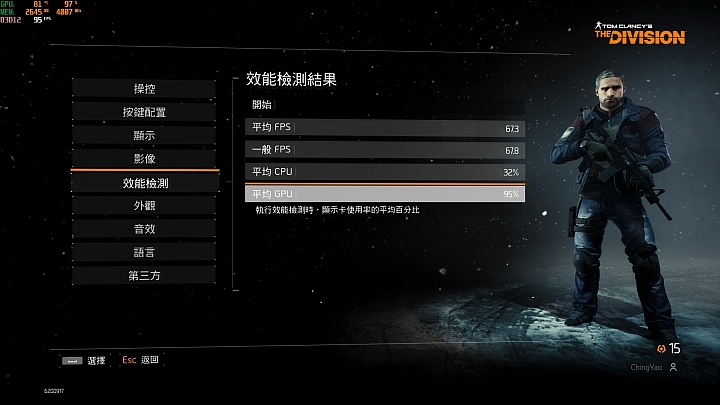720x405 pixels.
Task: Open the 第三方 section
Action: tap(144, 275)
